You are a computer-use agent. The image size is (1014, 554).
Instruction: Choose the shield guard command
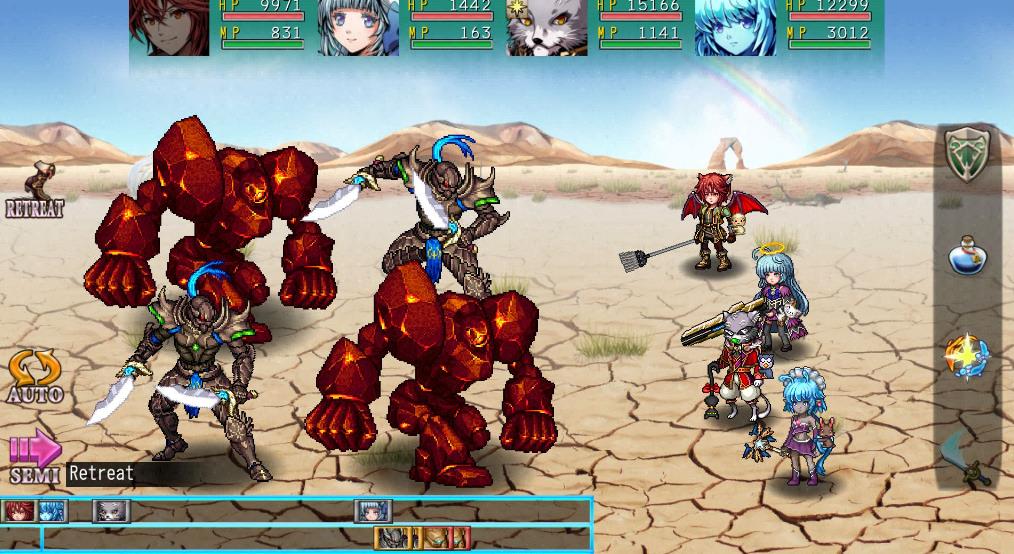pos(967,157)
